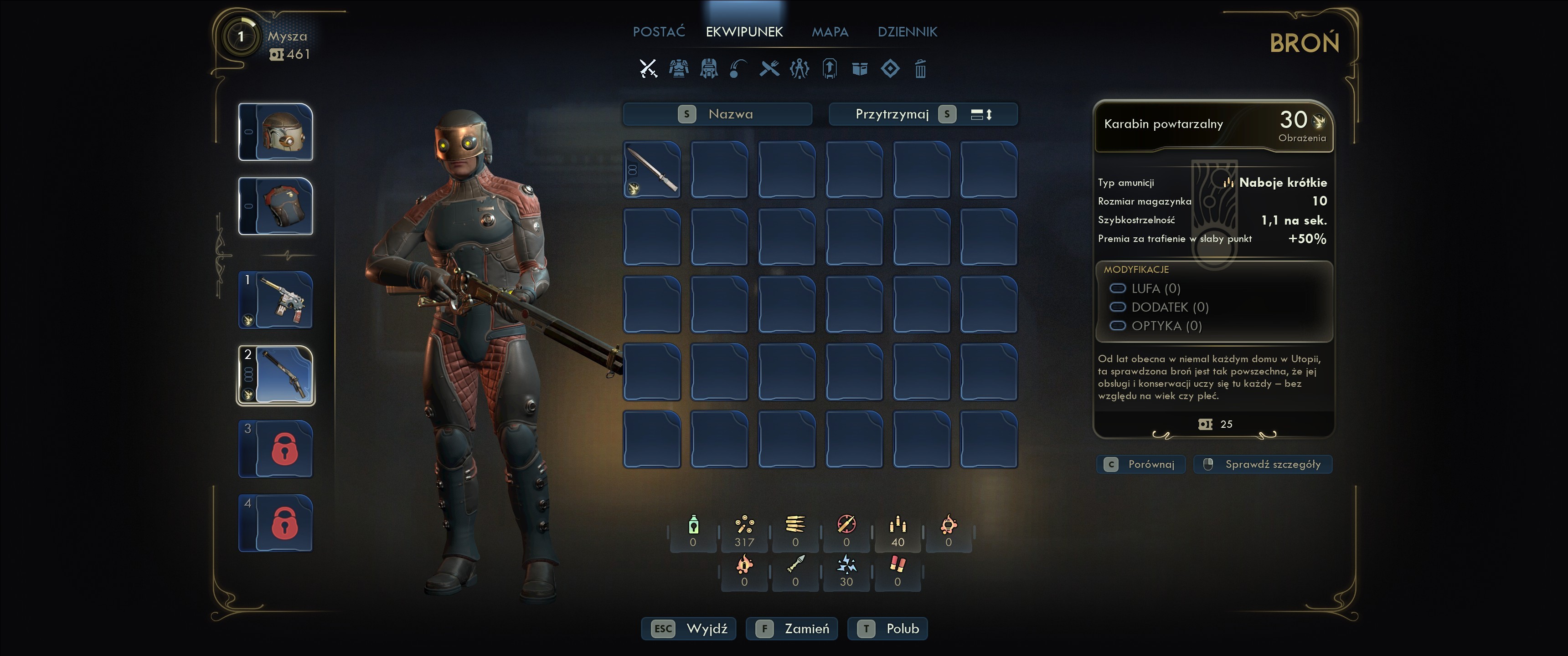Select the EKWIPUNEK tab
Screen dimensions: 1568x656
[744, 31]
